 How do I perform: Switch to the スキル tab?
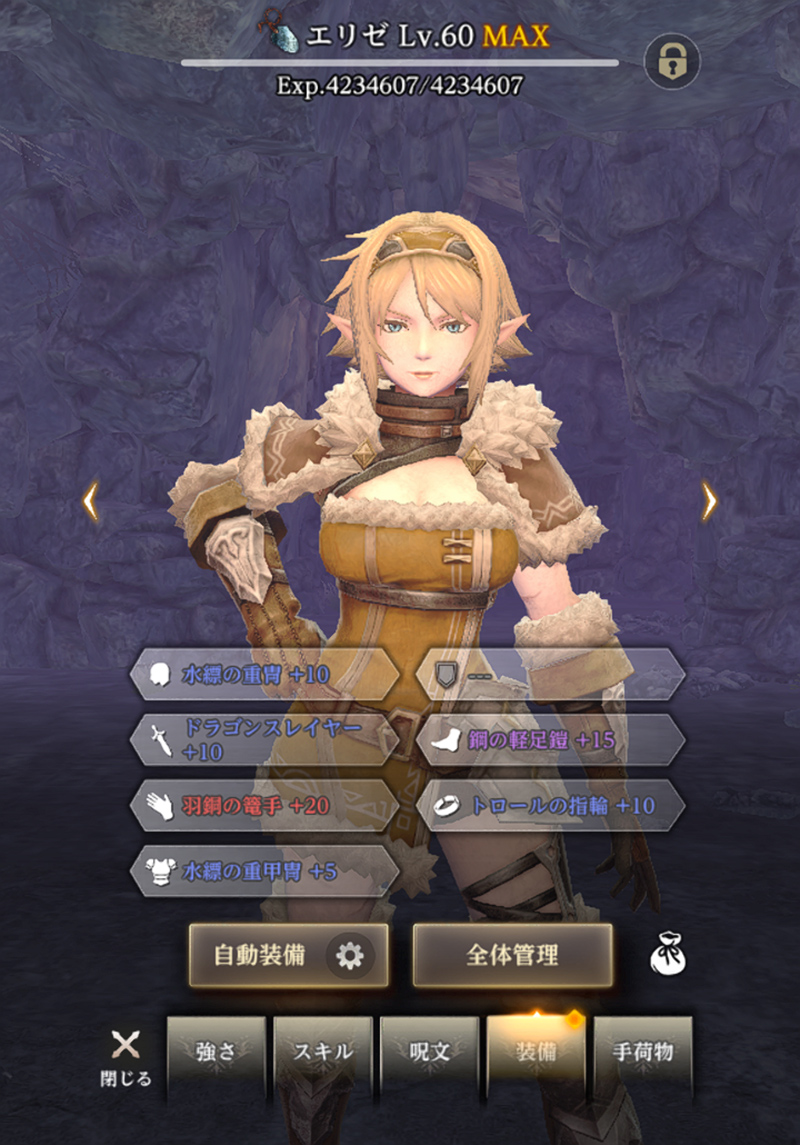(x=323, y=1054)
